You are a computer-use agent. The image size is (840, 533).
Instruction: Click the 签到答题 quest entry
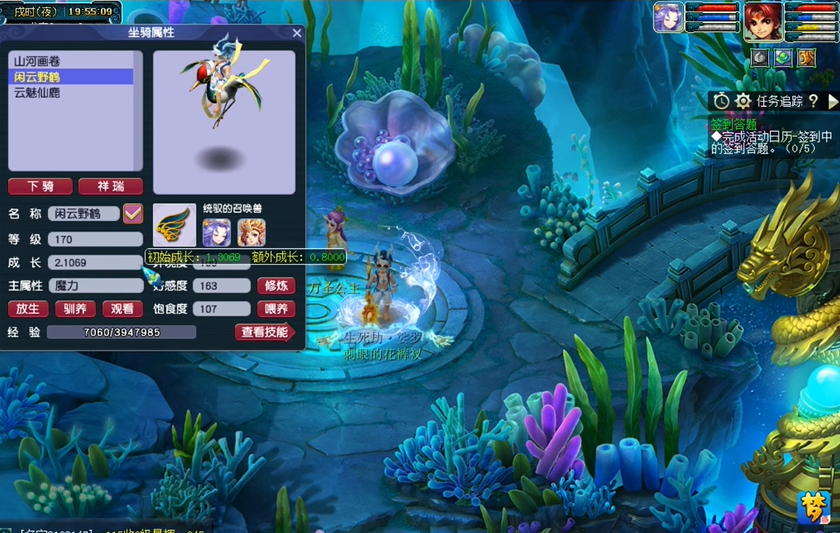point(735,124)
